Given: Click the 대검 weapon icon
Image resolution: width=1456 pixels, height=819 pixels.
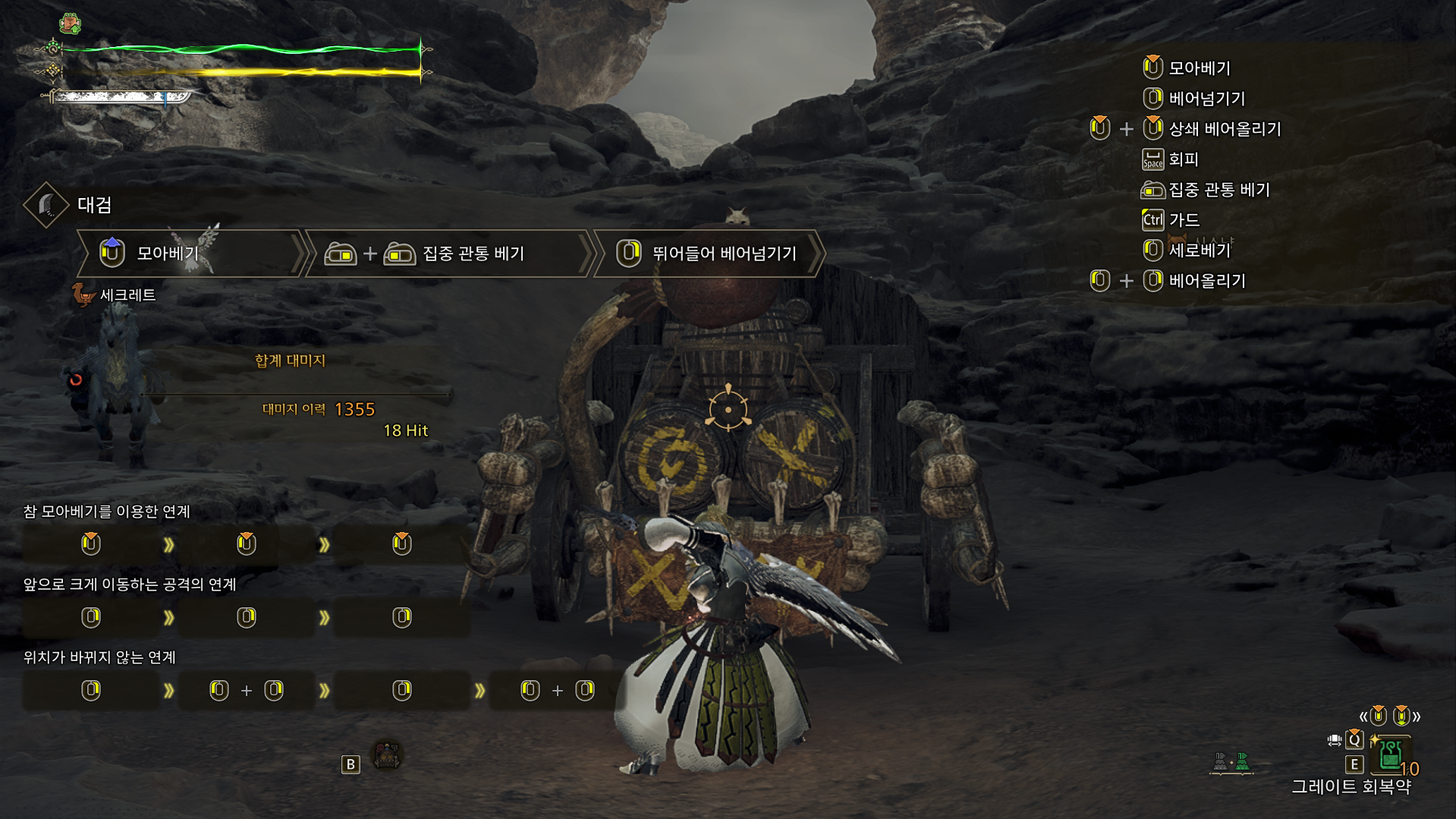Looking at the screenshot, I should [x=46, y=204].
